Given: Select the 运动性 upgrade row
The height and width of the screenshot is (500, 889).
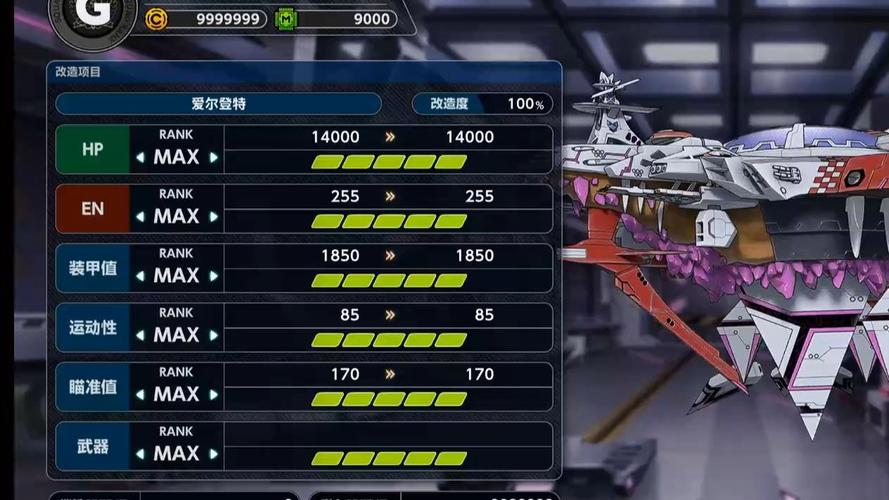Looking at the screenshot, I should (x=92, y=327).
